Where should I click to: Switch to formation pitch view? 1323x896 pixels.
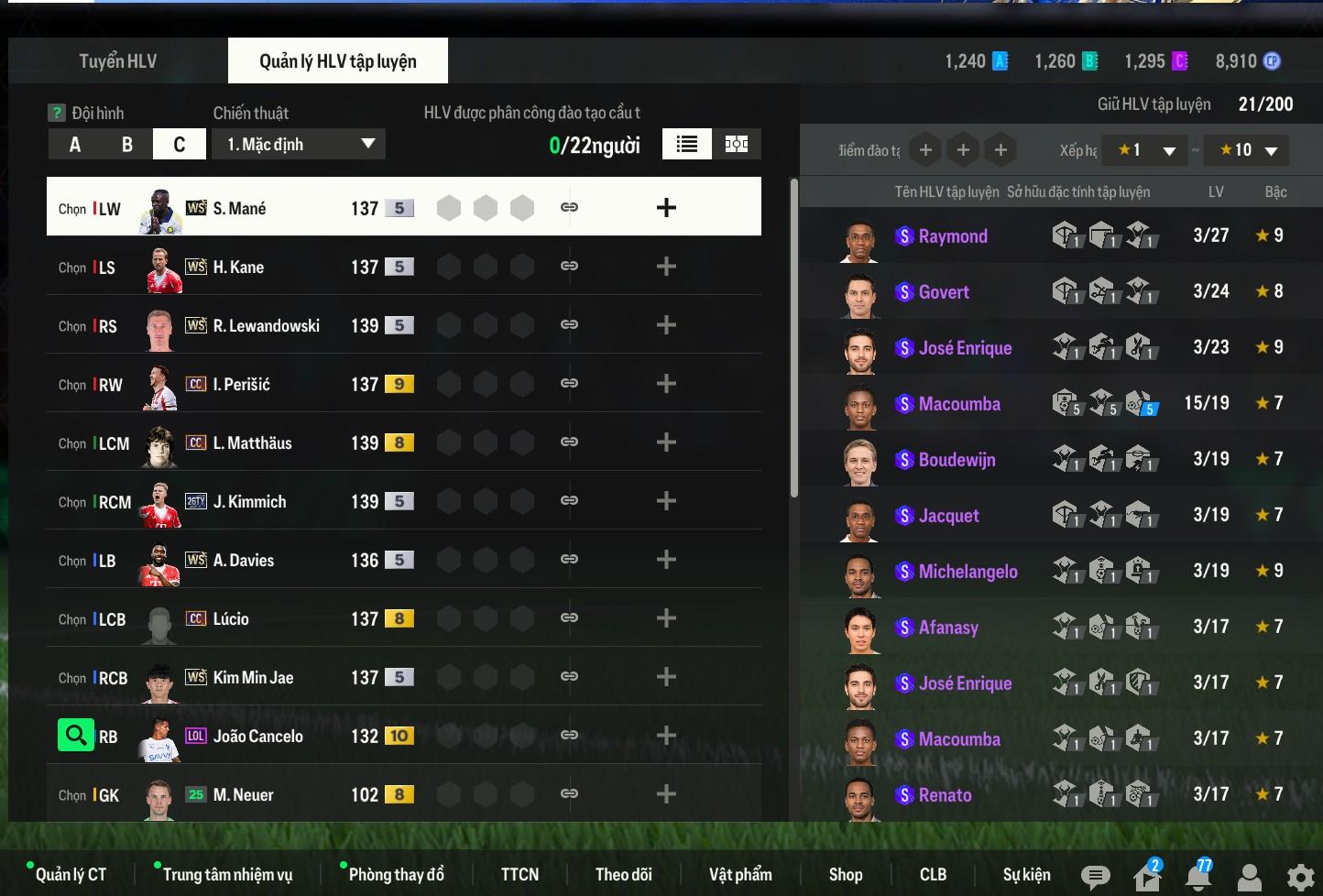(737, 144)
